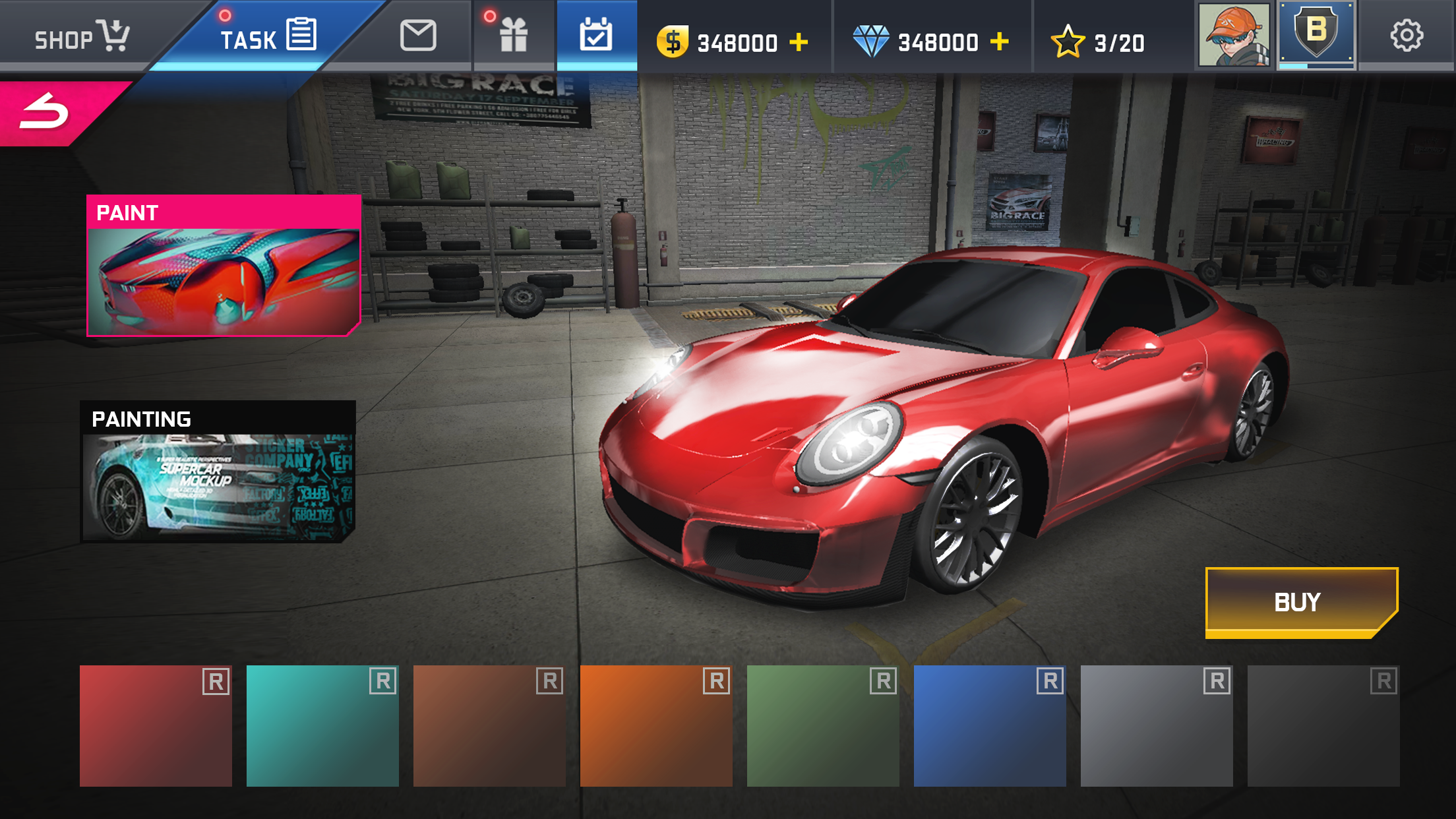Select the blue paint swatch
The height and width of the screenshot is (819, 1456).
[x=990, y=725]
